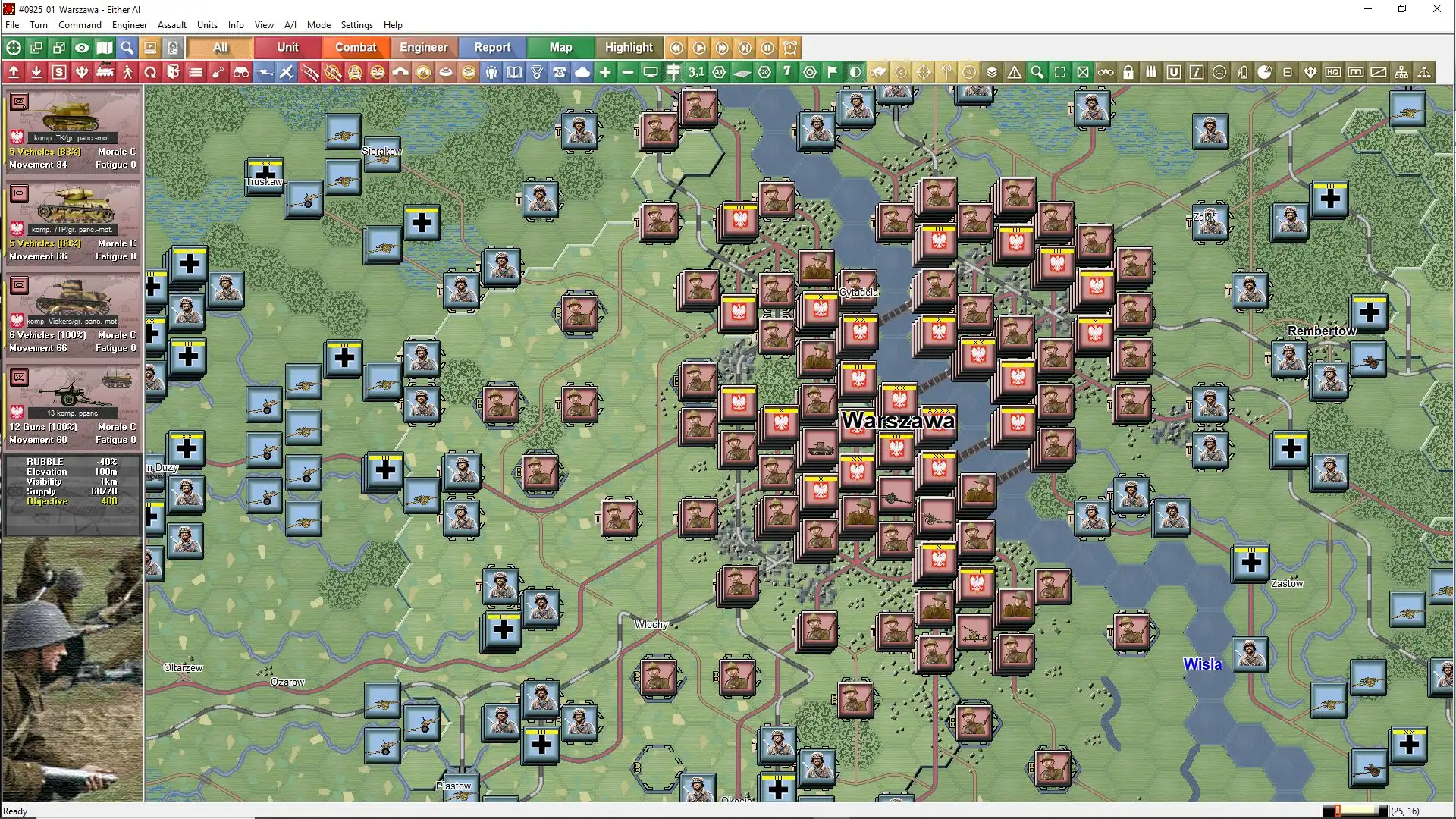Select the Jump Map icon
Image resolution: width=1456 pixels, height=819 pixels.
105,48
